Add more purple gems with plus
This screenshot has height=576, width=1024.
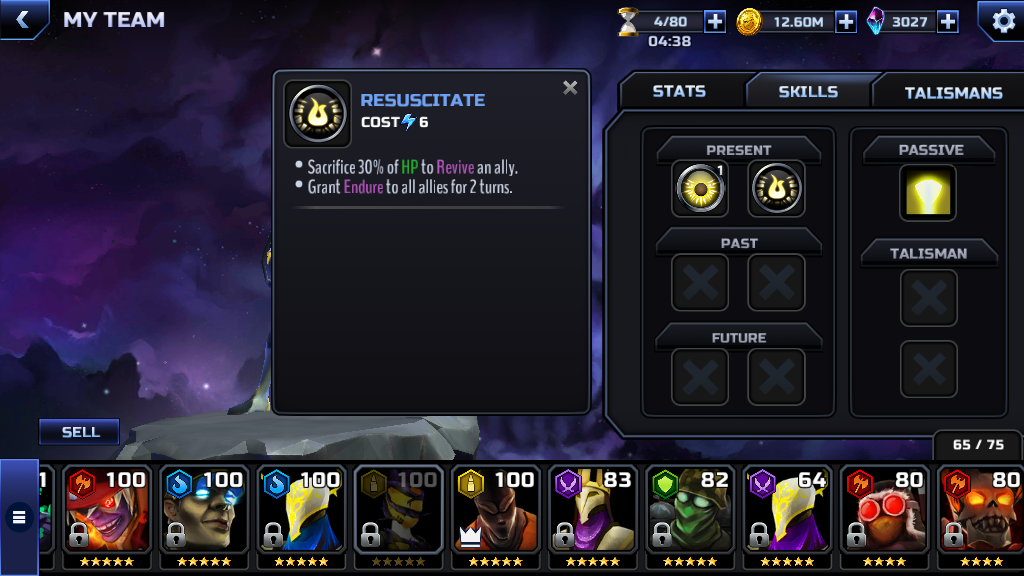click(x=948, y=21)
